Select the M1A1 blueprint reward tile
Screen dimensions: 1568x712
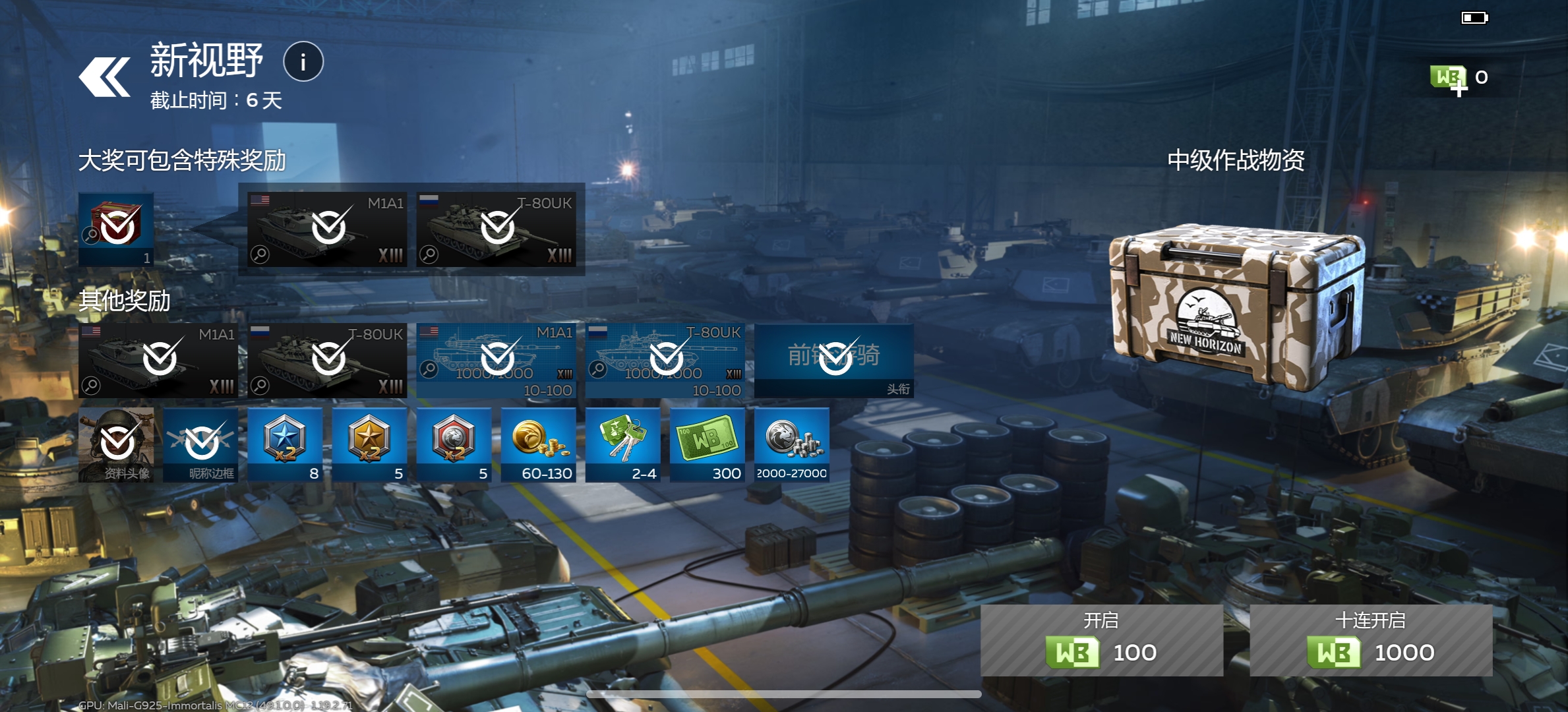[x=497, y=360]
